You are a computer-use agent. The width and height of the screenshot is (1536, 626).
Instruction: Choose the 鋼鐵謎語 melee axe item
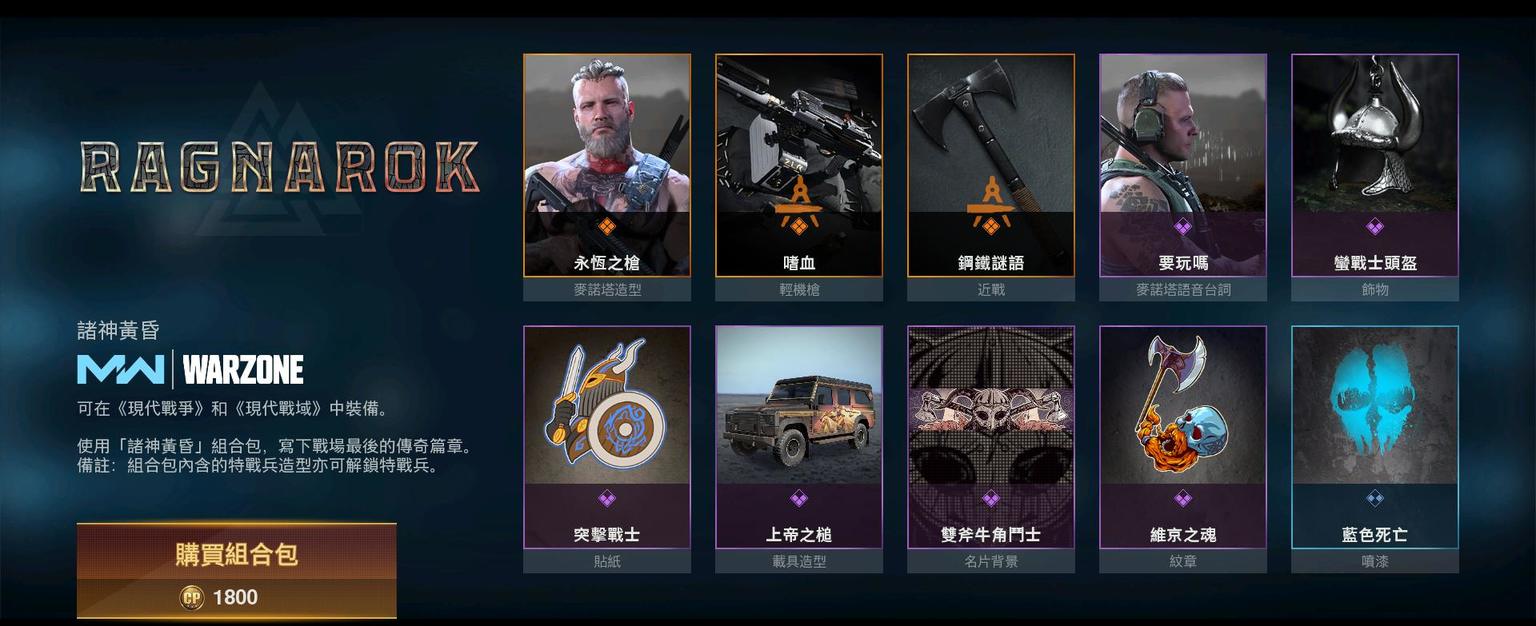[x=991, y=165]
